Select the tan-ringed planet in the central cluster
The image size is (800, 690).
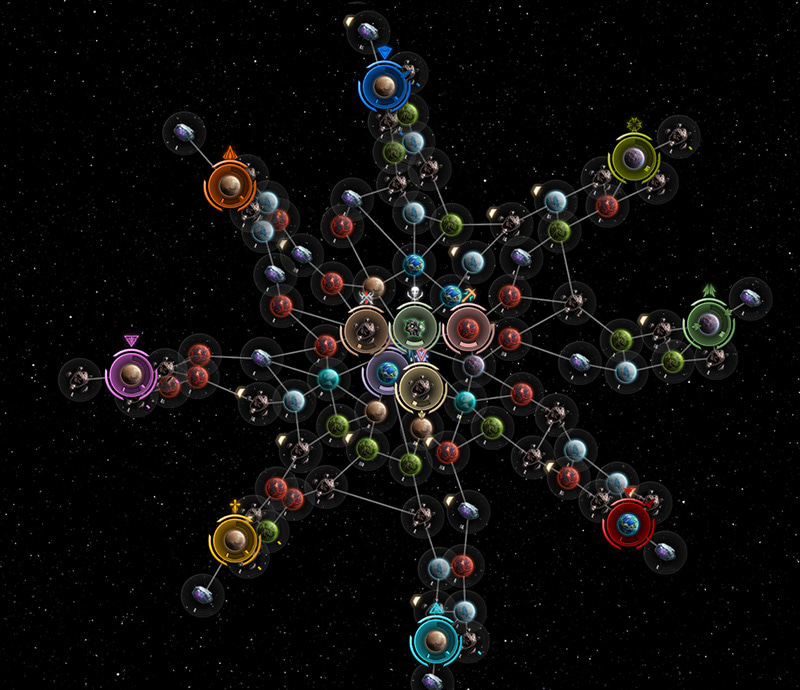(x=366, y=329)
